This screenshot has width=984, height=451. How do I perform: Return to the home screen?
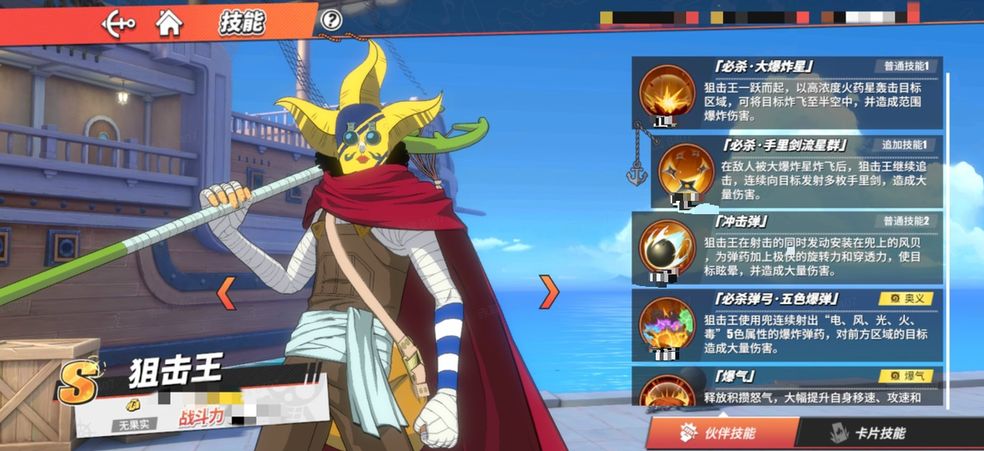[170, 21]
